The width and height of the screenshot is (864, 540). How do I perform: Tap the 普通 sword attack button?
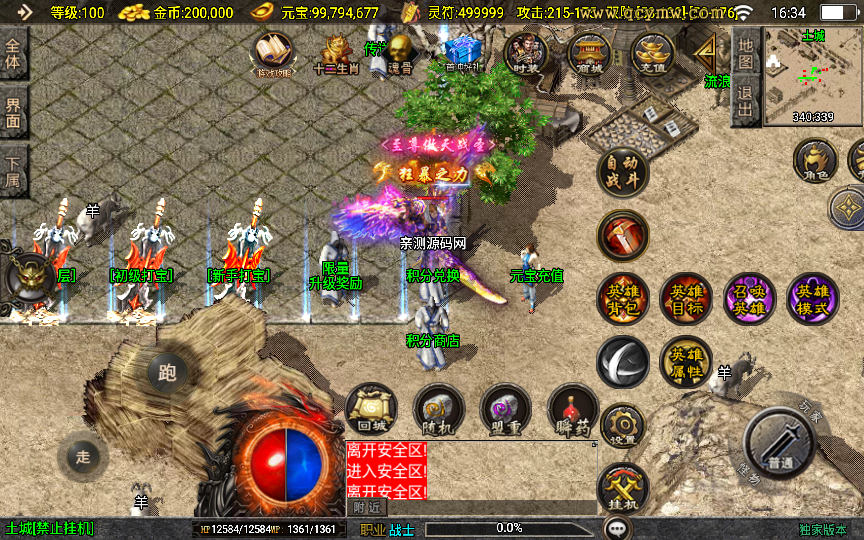[781, 443]
